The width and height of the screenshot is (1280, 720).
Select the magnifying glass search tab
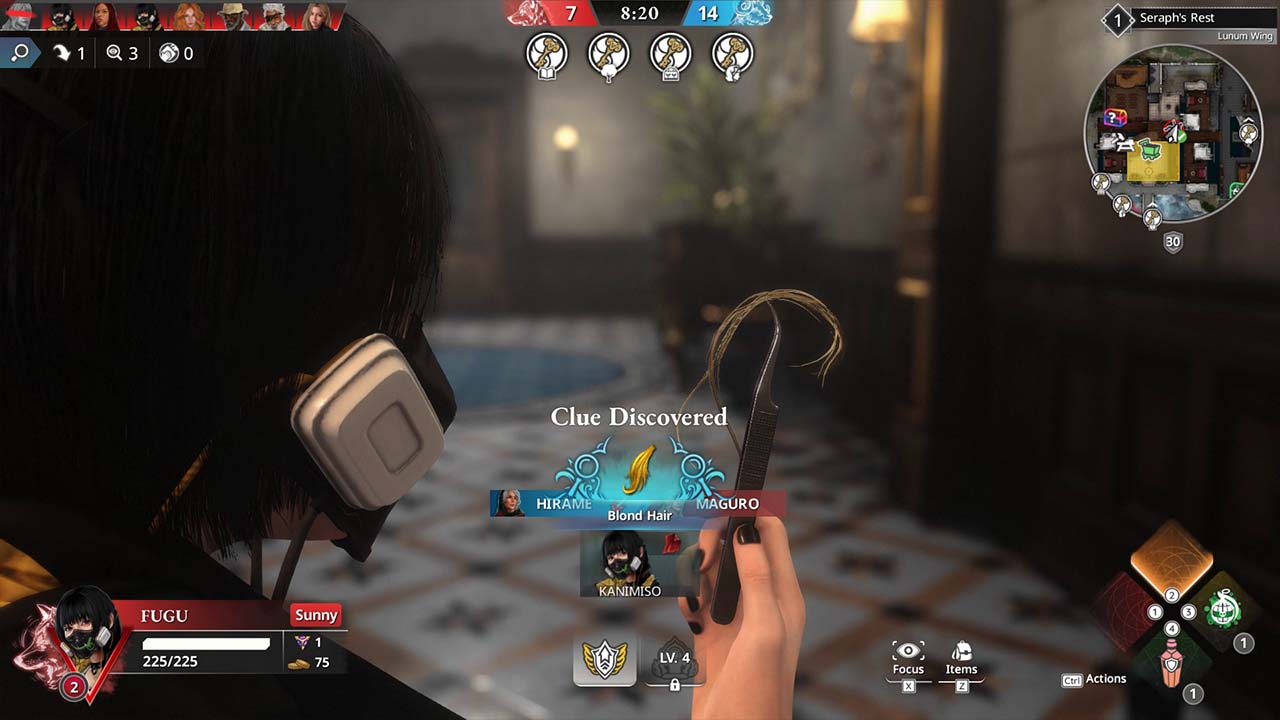19,53
